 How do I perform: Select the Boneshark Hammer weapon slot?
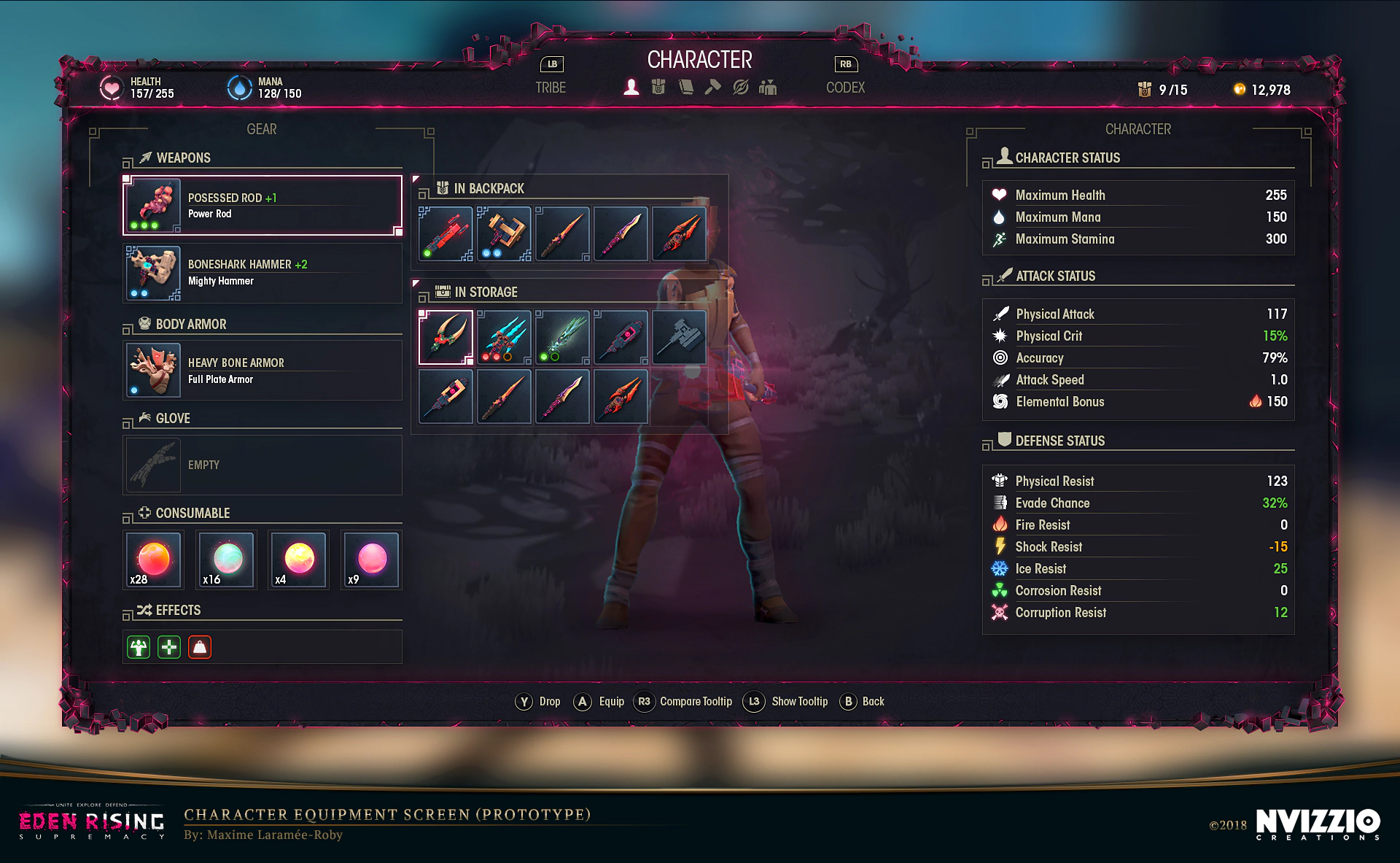coord(262,273)
